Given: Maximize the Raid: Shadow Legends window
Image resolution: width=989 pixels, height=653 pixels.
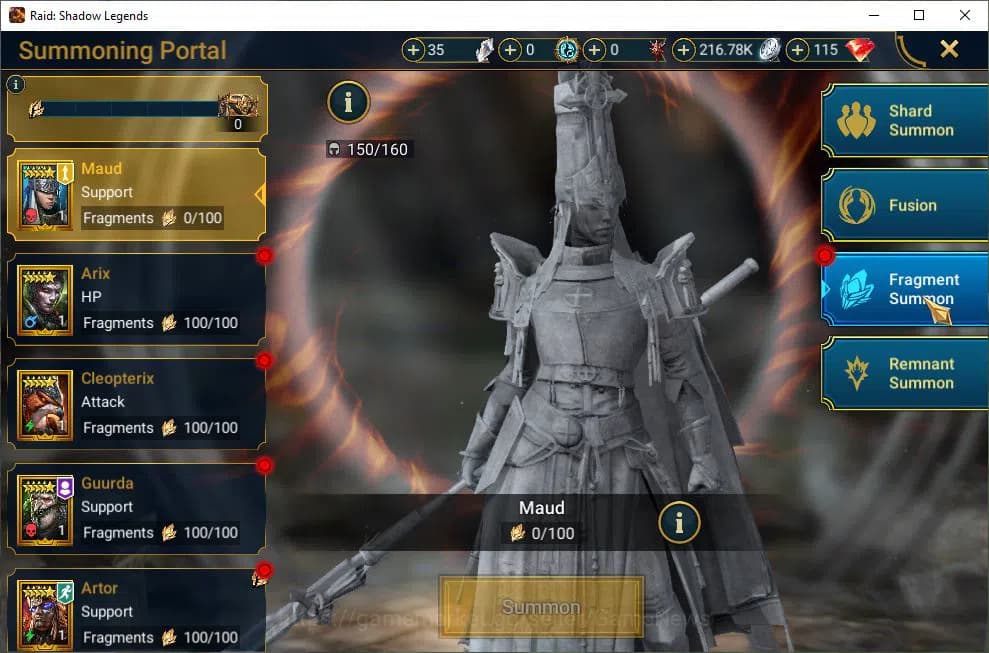Looking at the screenshot, I should pos(919,15).
